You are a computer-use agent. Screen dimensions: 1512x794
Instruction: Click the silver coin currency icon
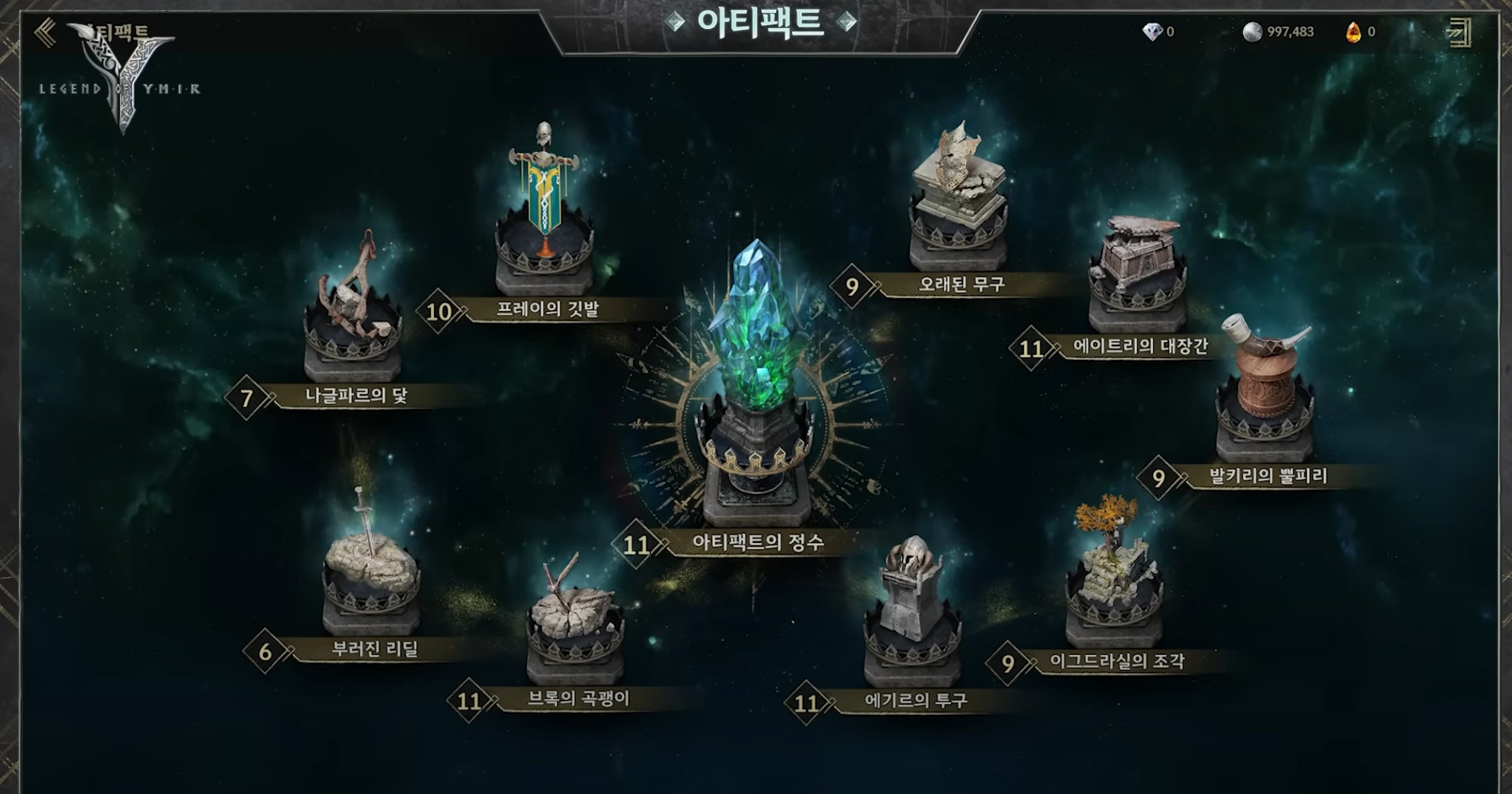1252,32
